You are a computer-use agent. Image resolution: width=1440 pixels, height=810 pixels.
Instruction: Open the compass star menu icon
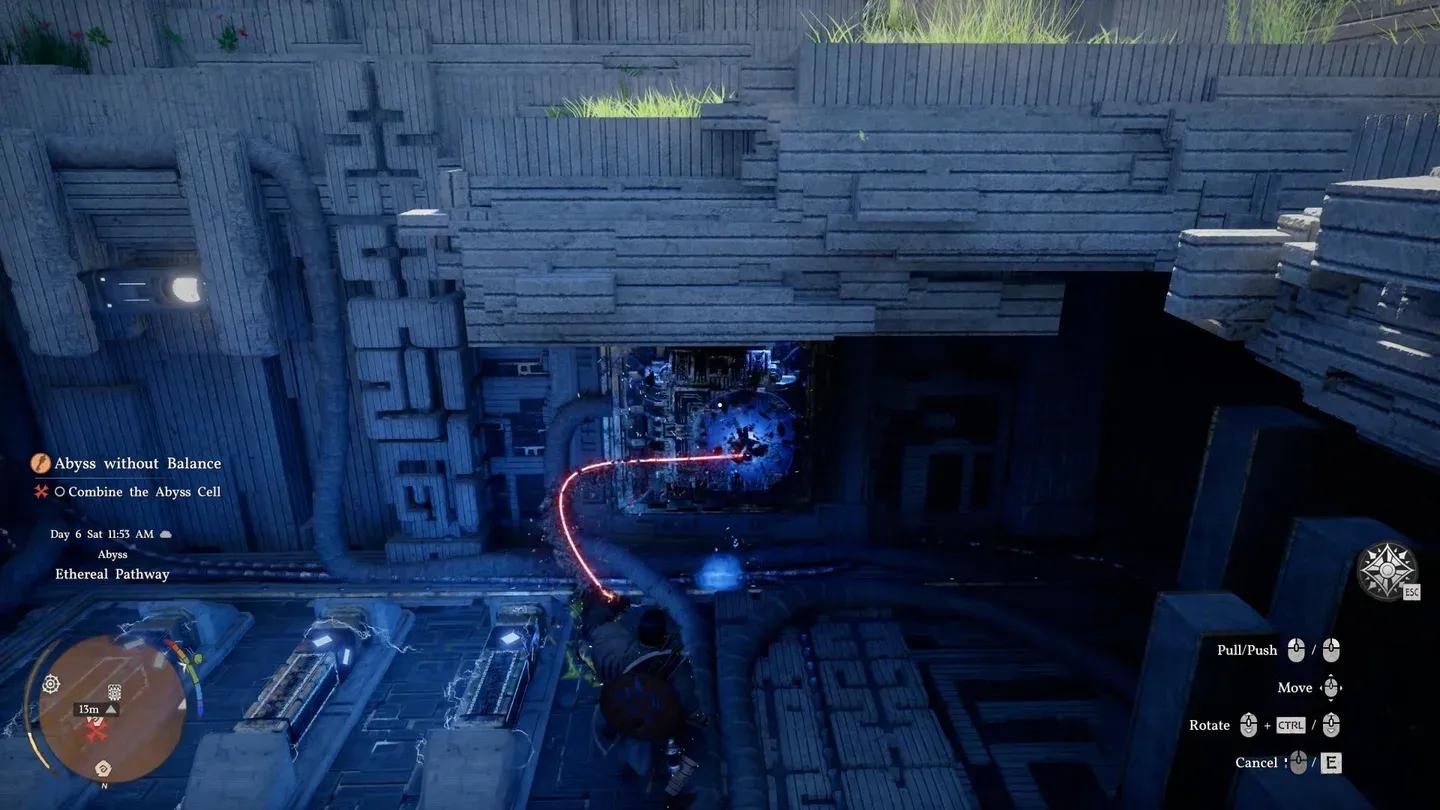tap(1386, 571)
